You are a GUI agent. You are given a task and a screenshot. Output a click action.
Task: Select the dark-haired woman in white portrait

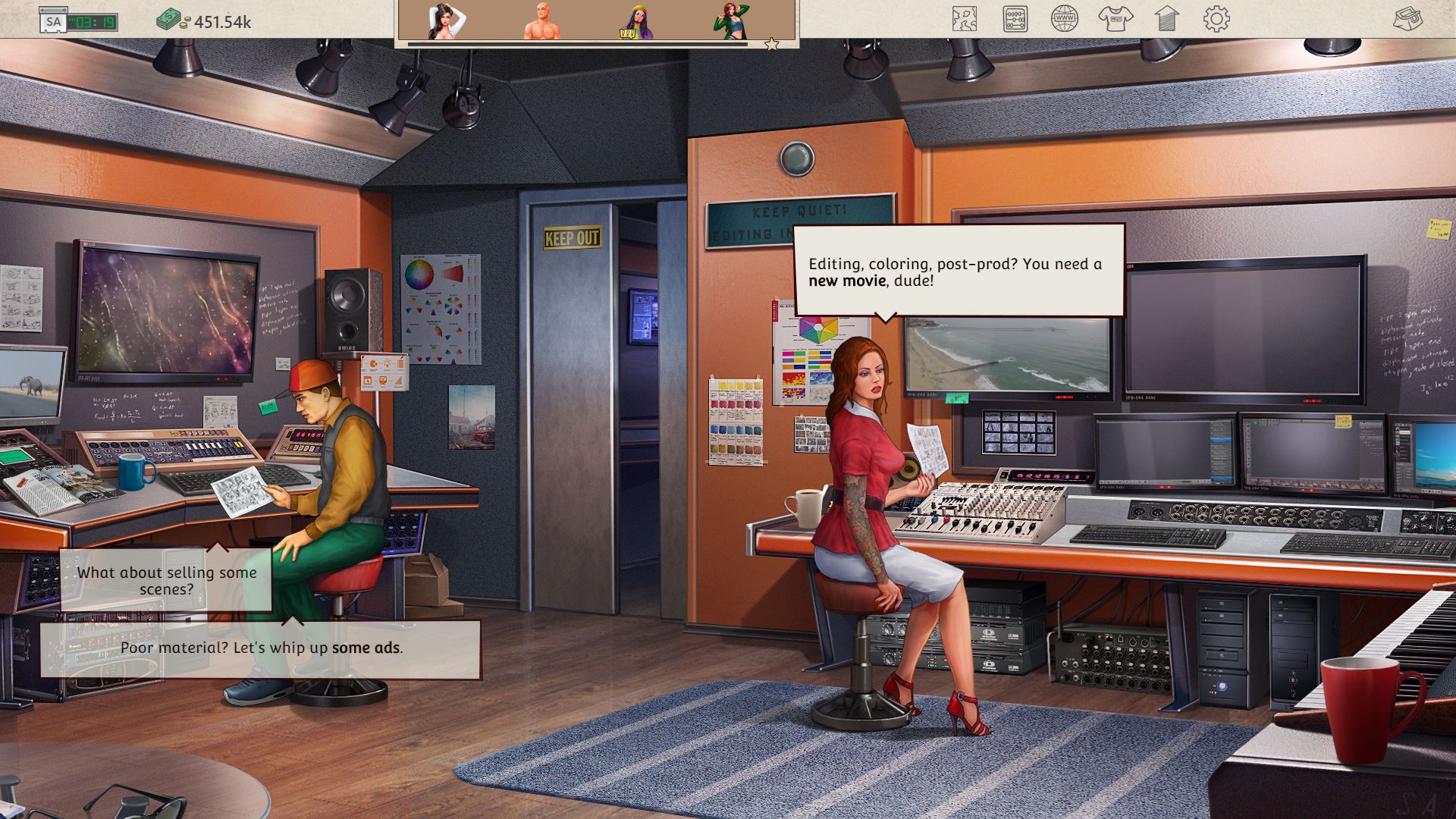point(446,20)
